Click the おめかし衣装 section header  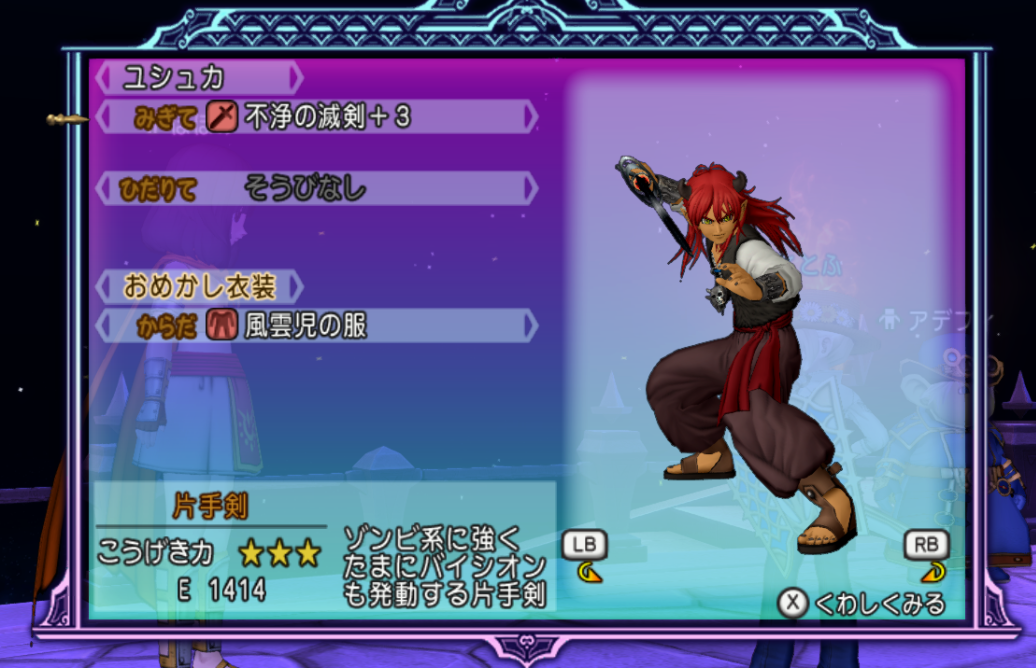197,287
